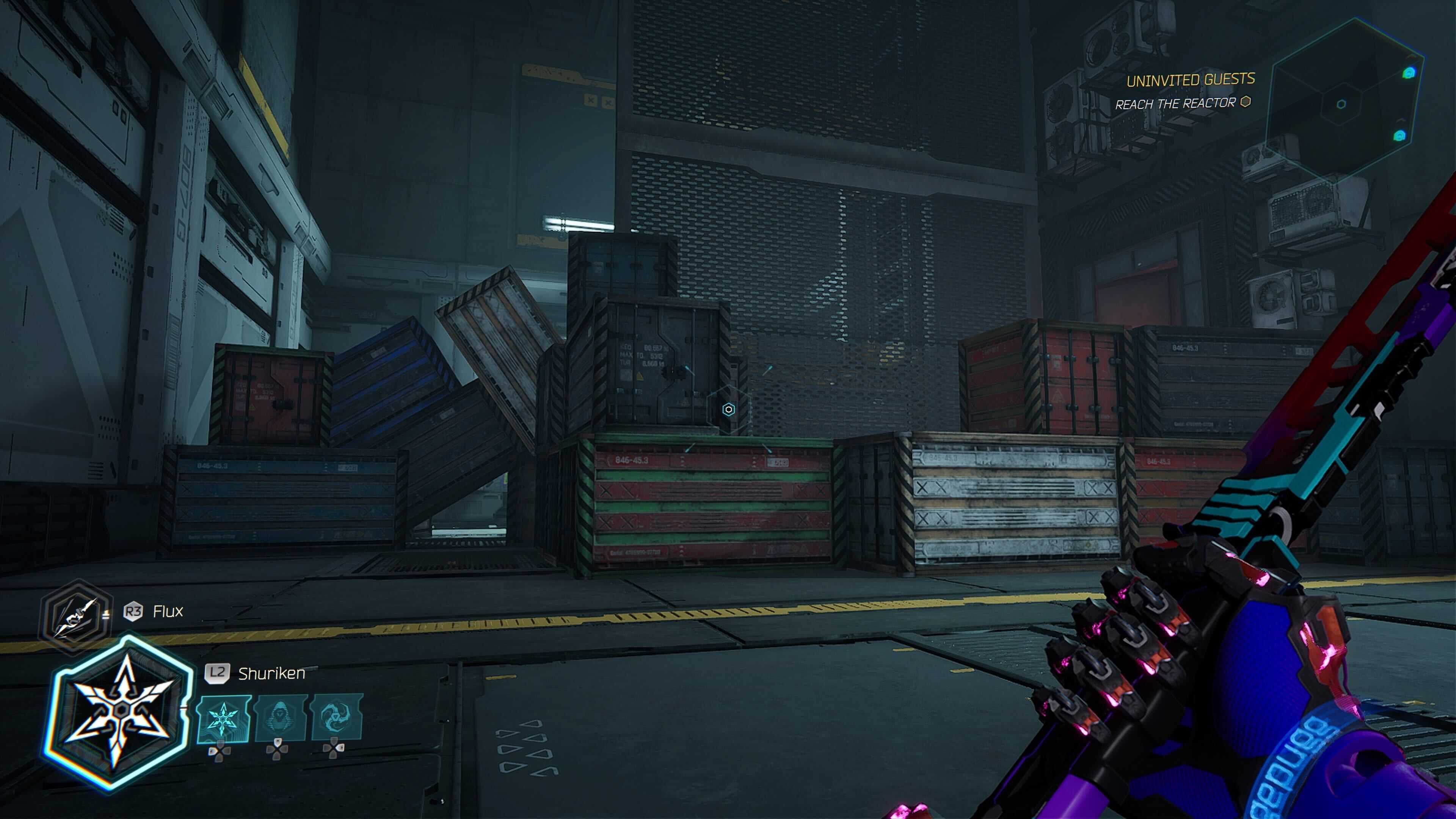Activate the Flux ultimate ability icon
1456x819 pixels.
tap(75, 618)
